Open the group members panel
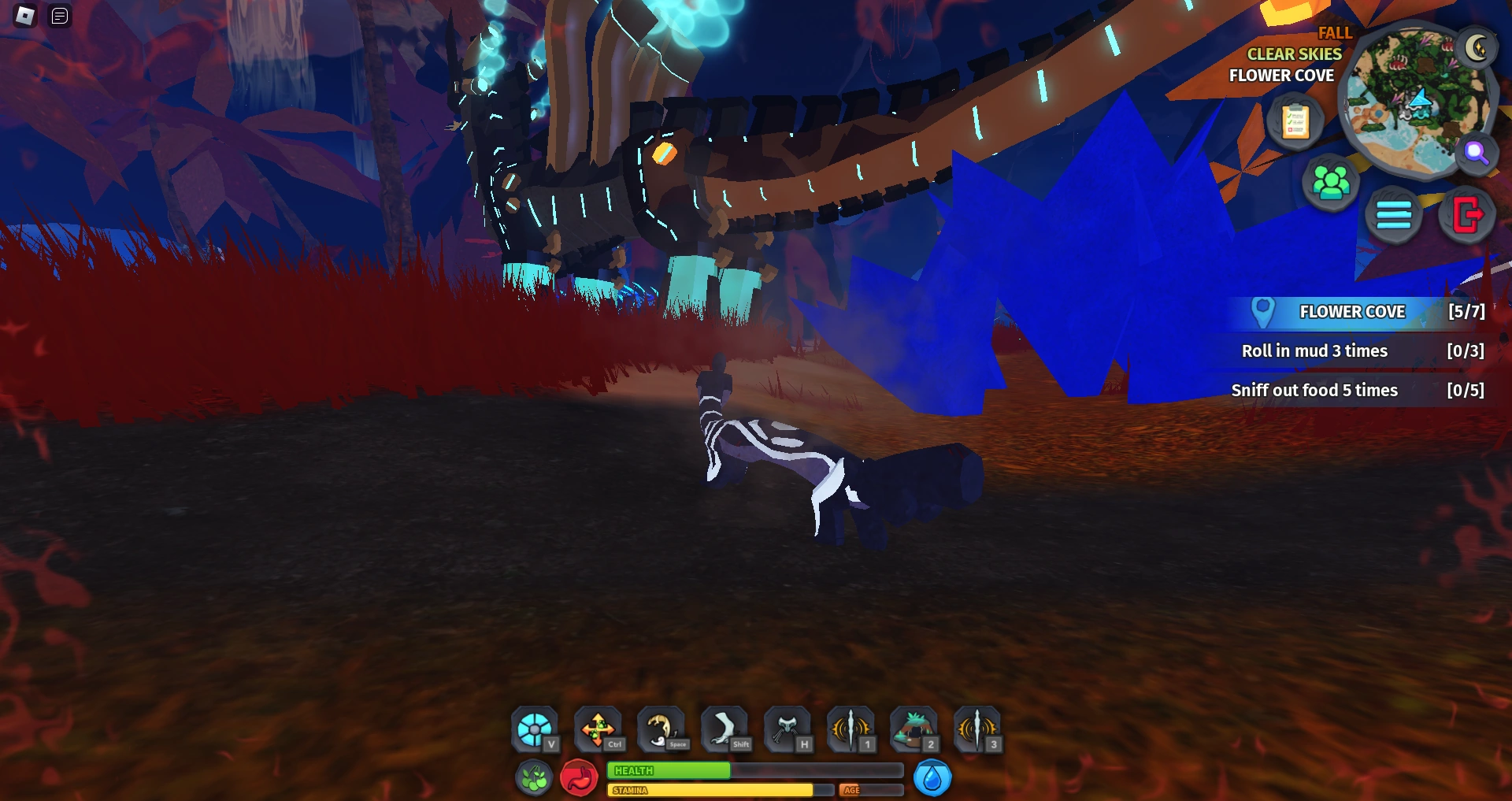Image resolution: width=1512 pixels, height=801 pixels. pos(1332,181)
